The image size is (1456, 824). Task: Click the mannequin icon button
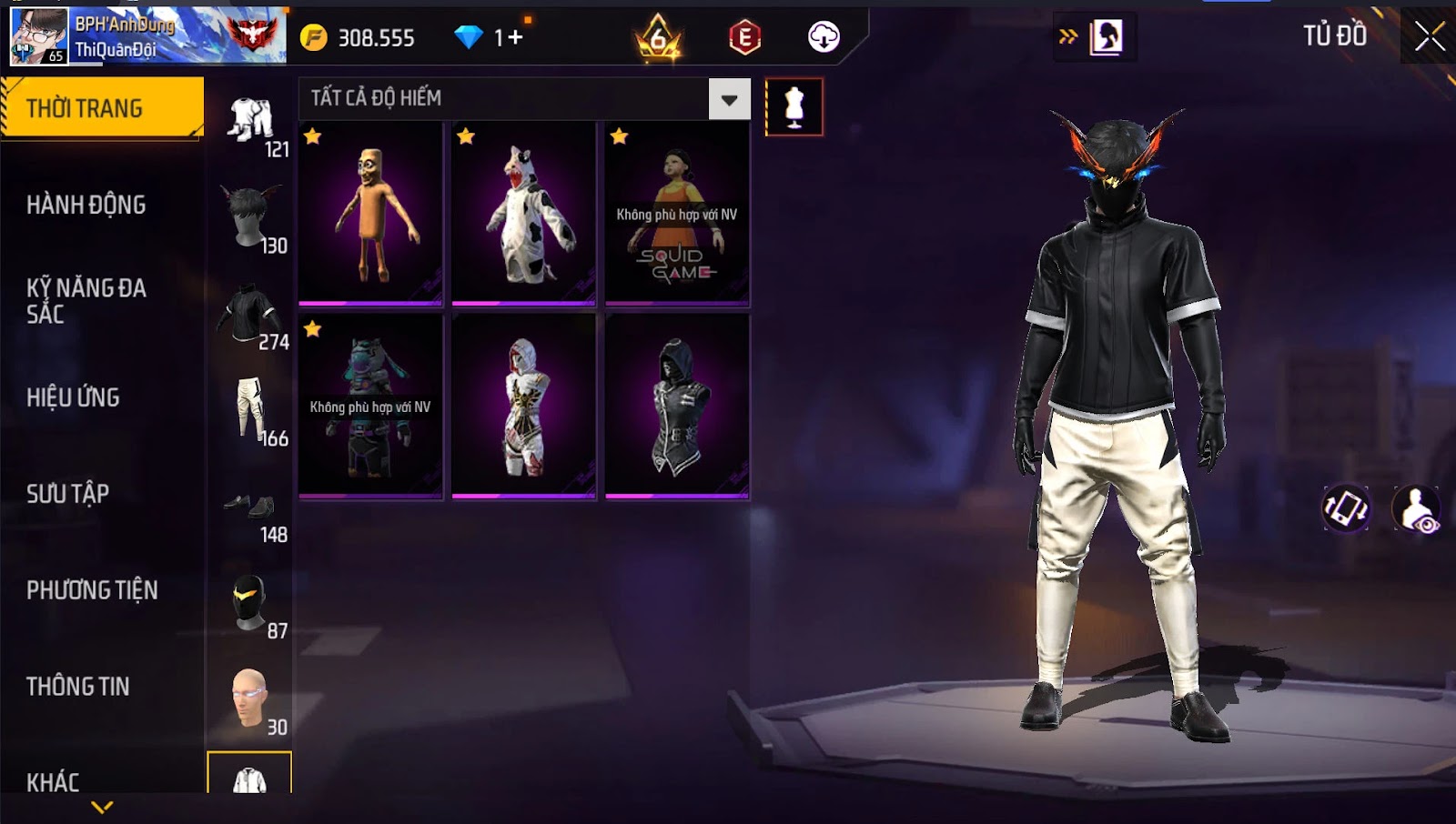tap(794, 107)
